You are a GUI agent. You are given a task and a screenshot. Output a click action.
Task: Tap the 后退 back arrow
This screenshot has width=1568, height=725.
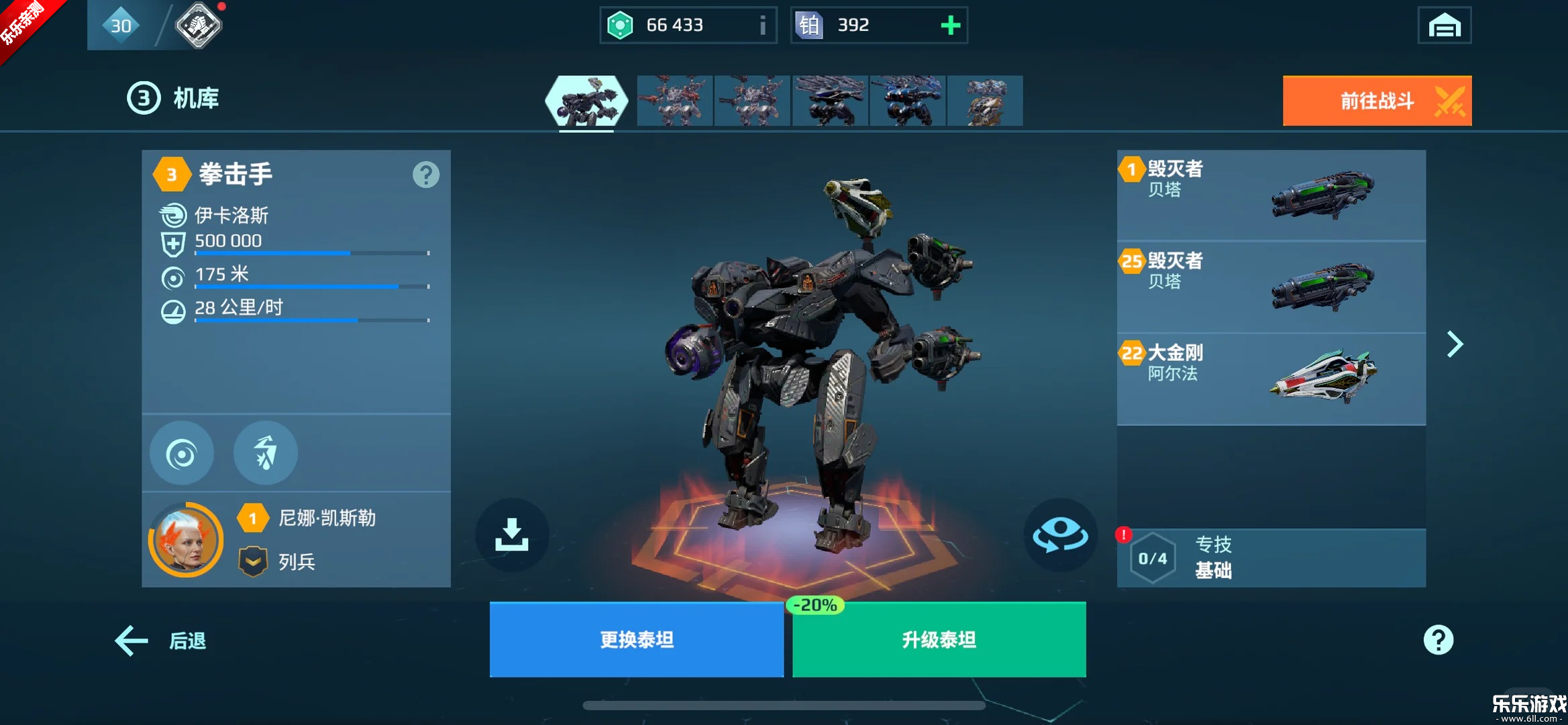131,640
